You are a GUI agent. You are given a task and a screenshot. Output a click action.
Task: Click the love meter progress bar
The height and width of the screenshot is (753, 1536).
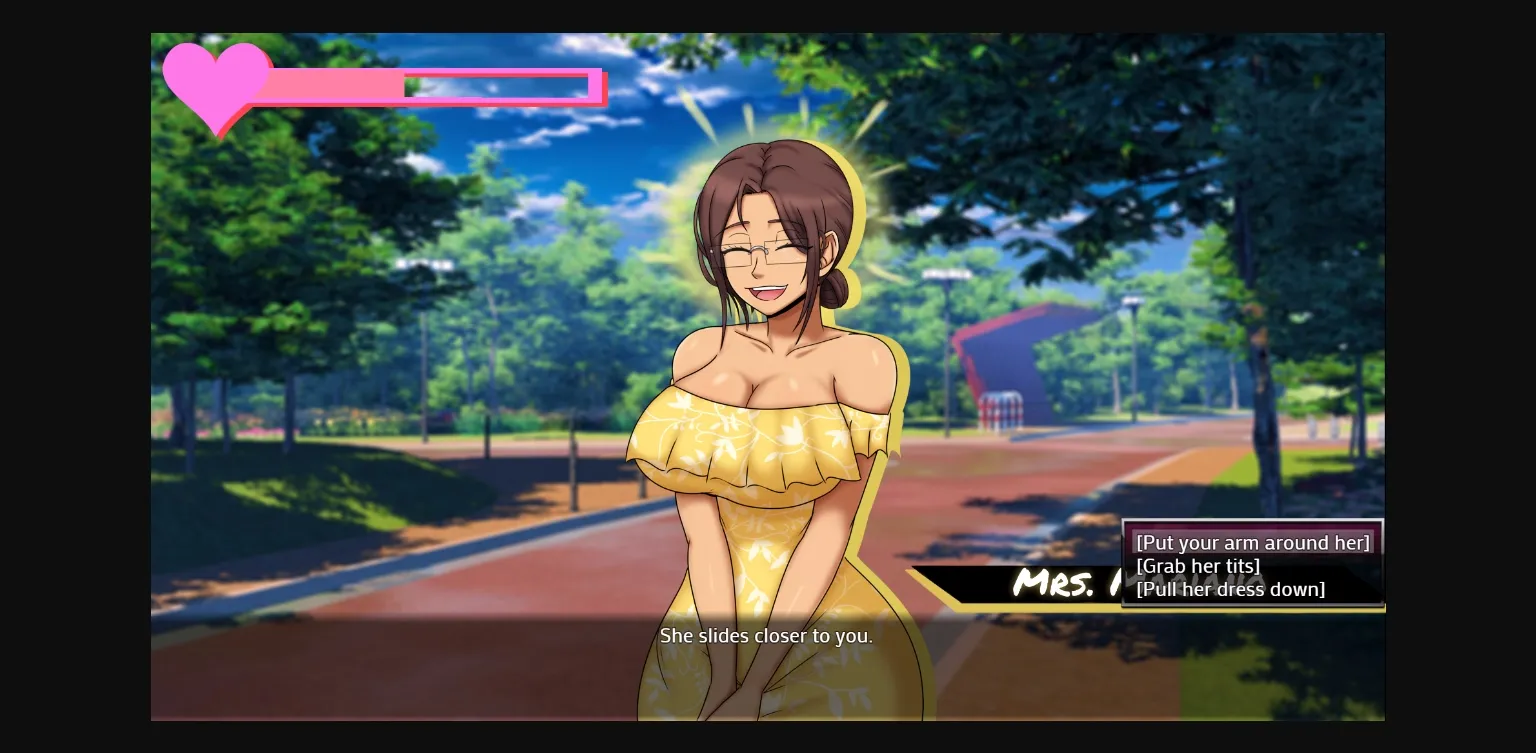coord(430,86)
